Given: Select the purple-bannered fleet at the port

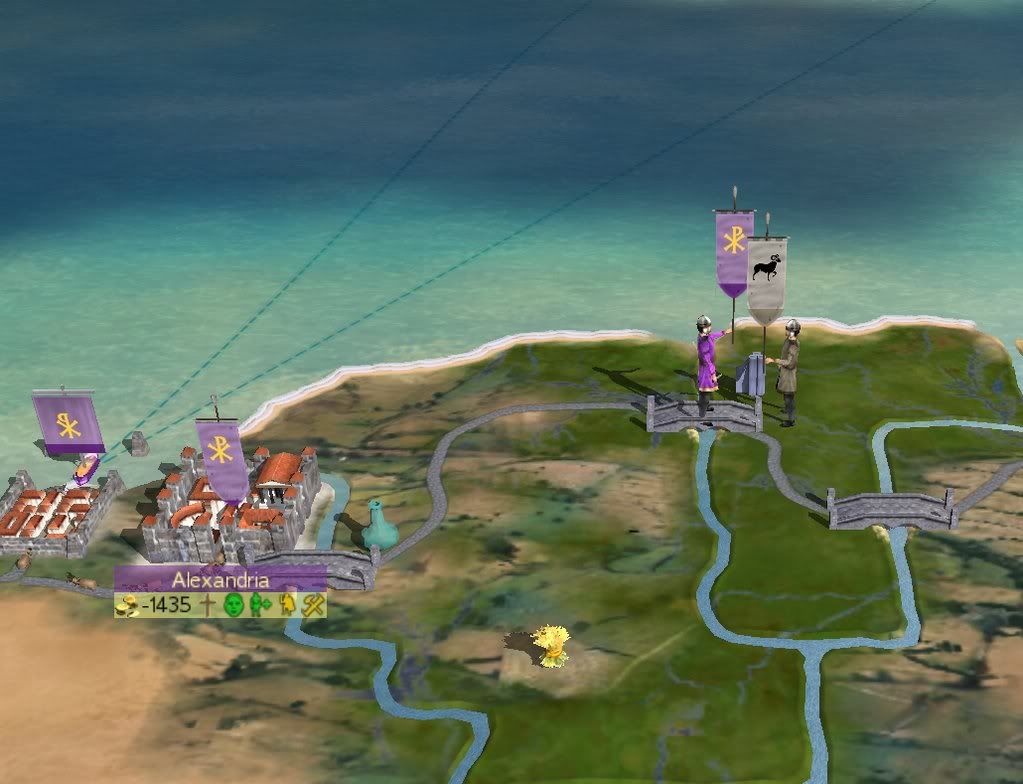Looking at the screenshot, I should coord(87,467).
